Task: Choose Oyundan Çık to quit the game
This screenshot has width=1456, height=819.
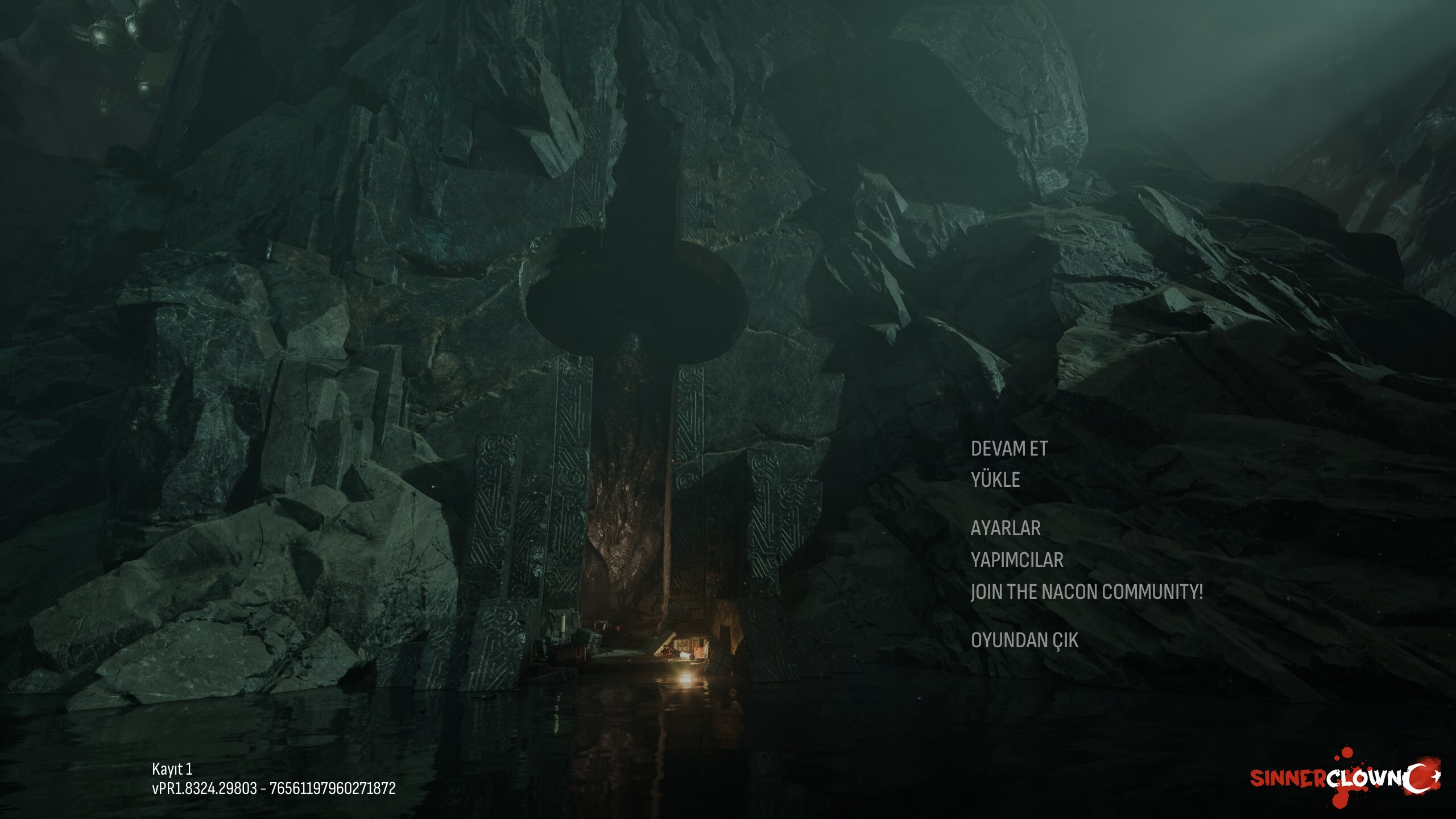Action: click(x=1024, y=640)
